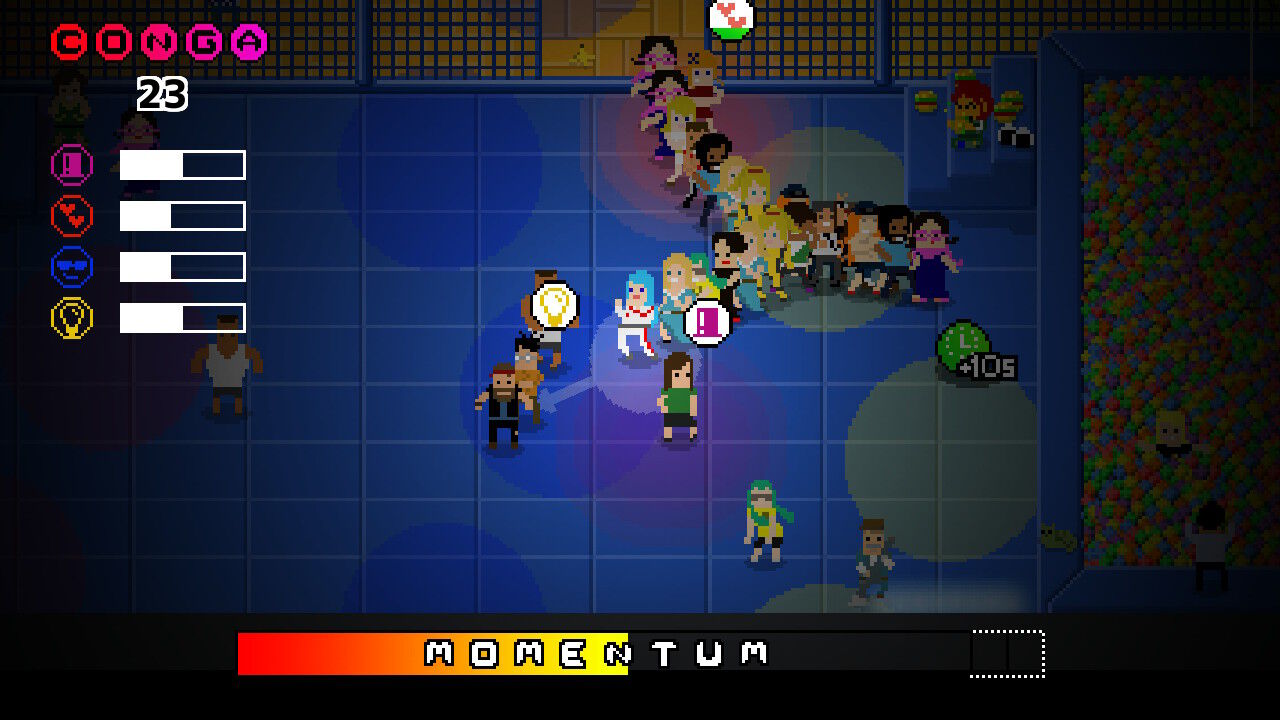1280x720 pixels.
Task: Select the pink exclamation drink icon in the sidebar
Action: [x=71, y=164]
